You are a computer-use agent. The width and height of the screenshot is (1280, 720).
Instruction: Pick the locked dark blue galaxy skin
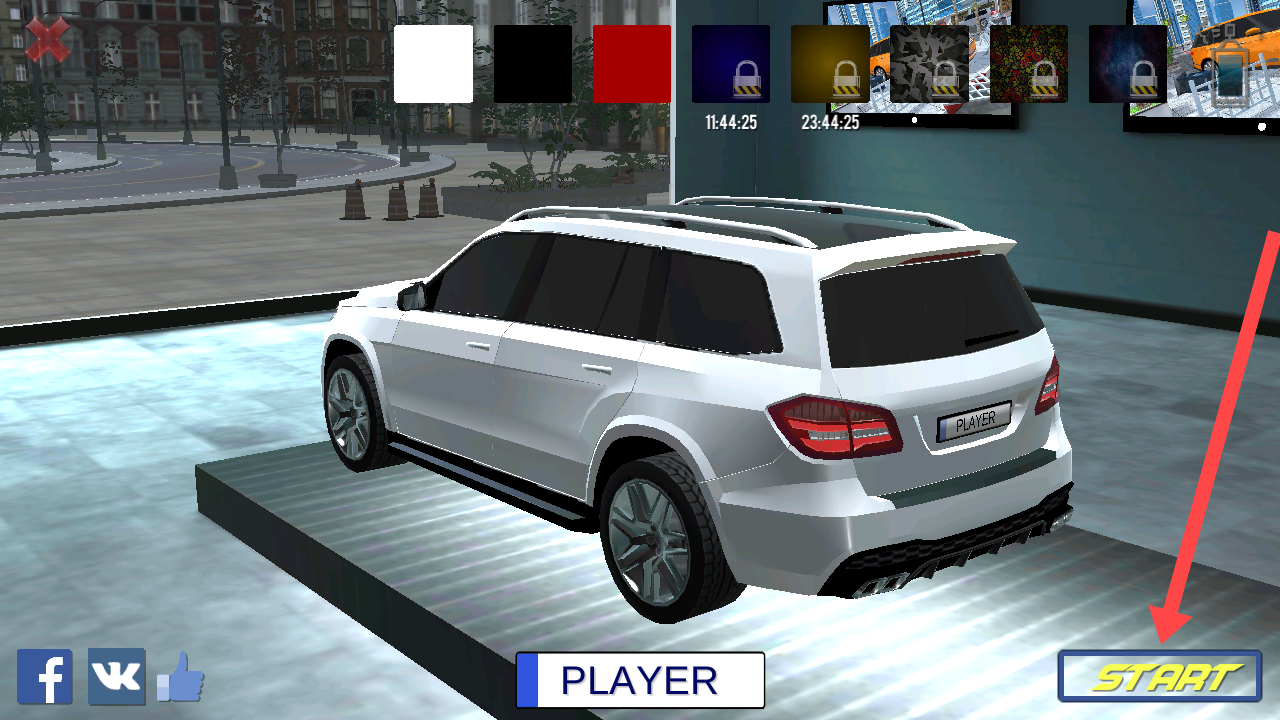click(x=1128, y=64)
